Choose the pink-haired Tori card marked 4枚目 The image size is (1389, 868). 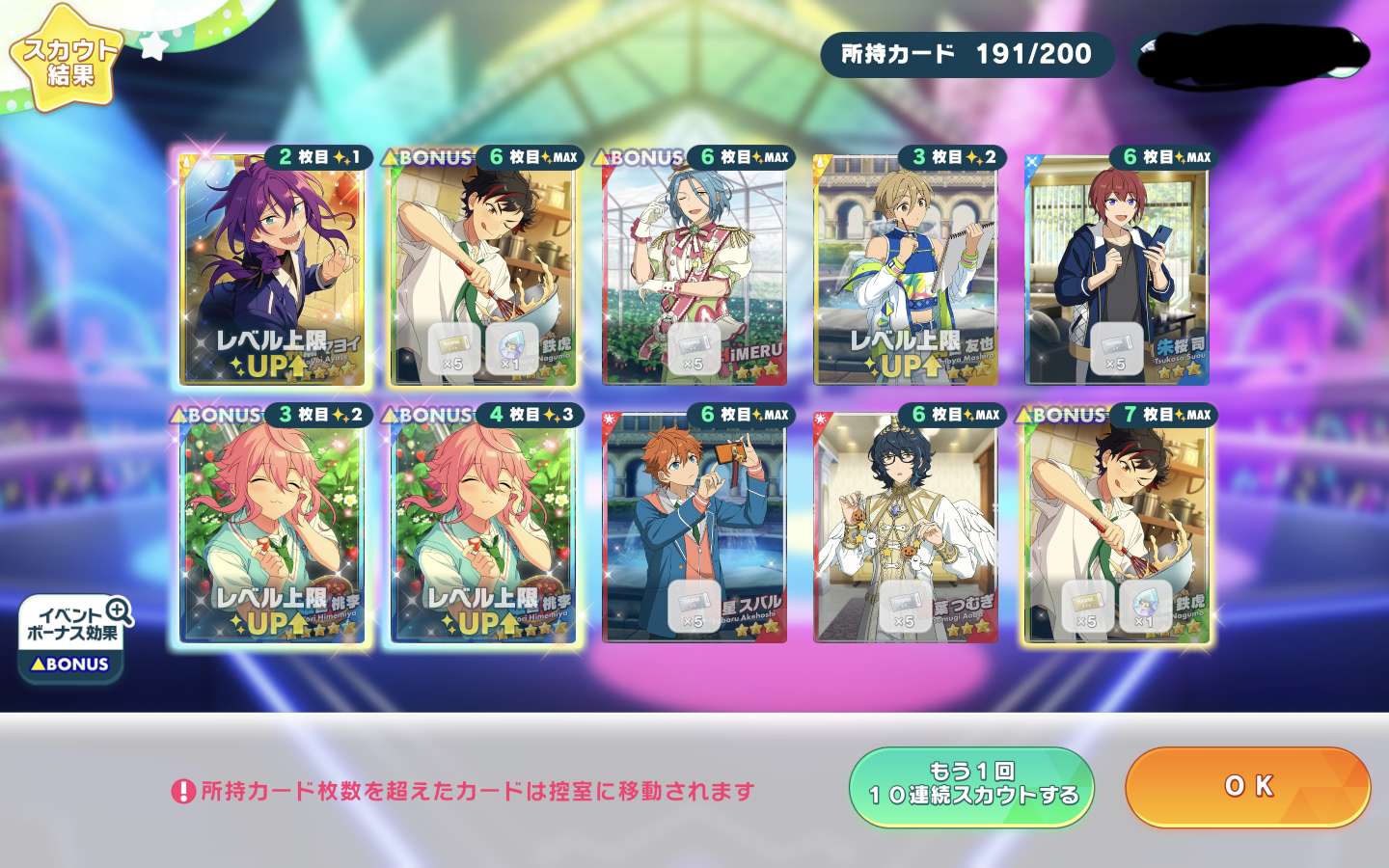tap(483, 528)
